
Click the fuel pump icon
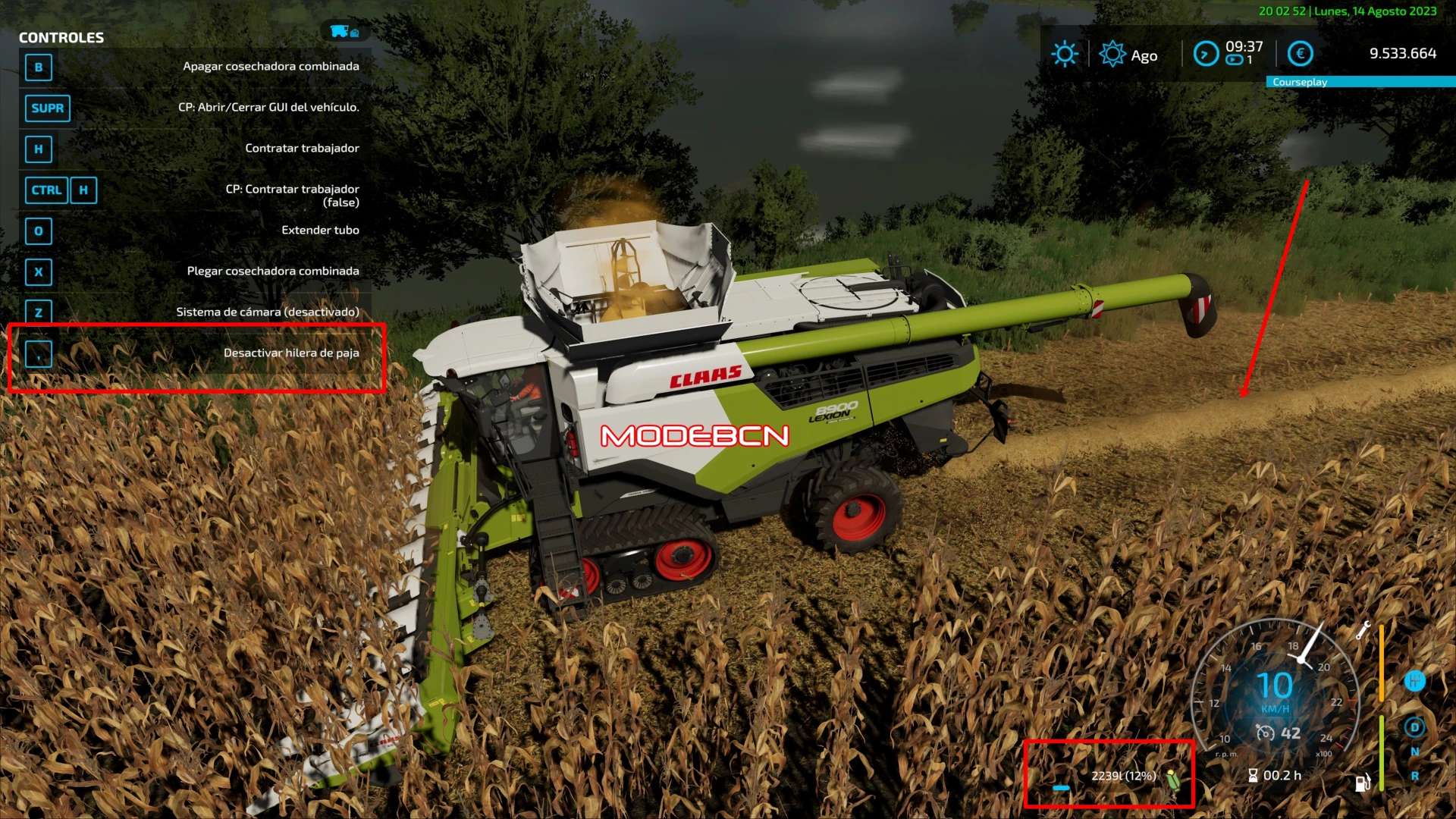(x=1363, y=783)
